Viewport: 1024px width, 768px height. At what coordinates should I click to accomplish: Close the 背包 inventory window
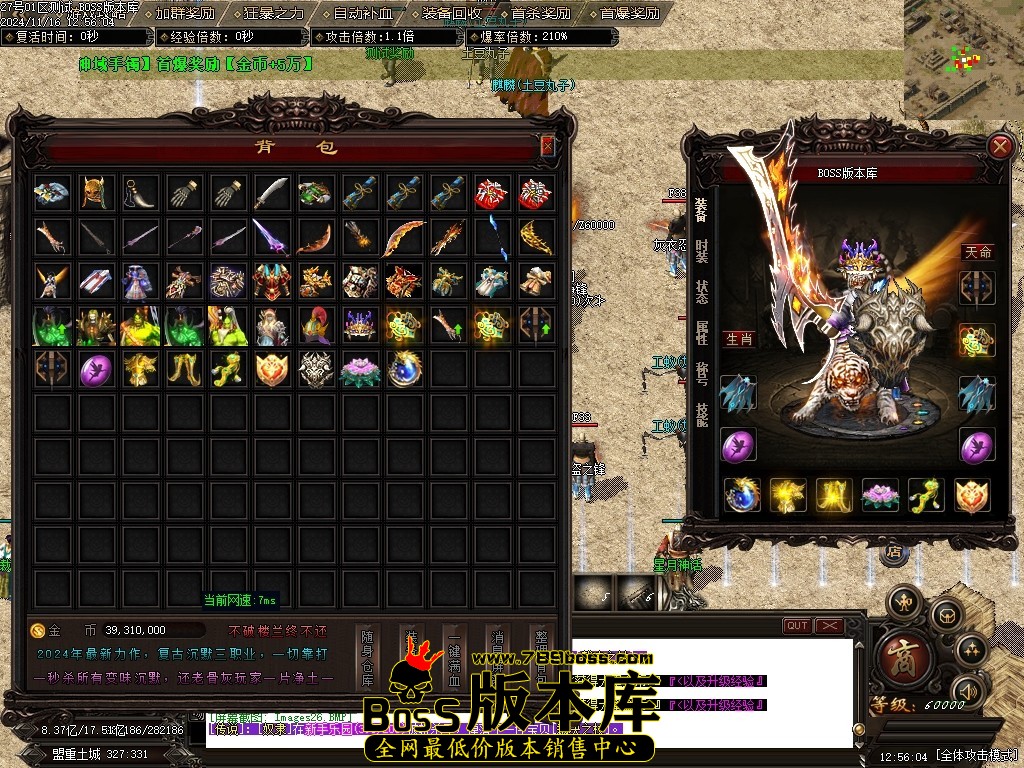[x=547, y=146]
